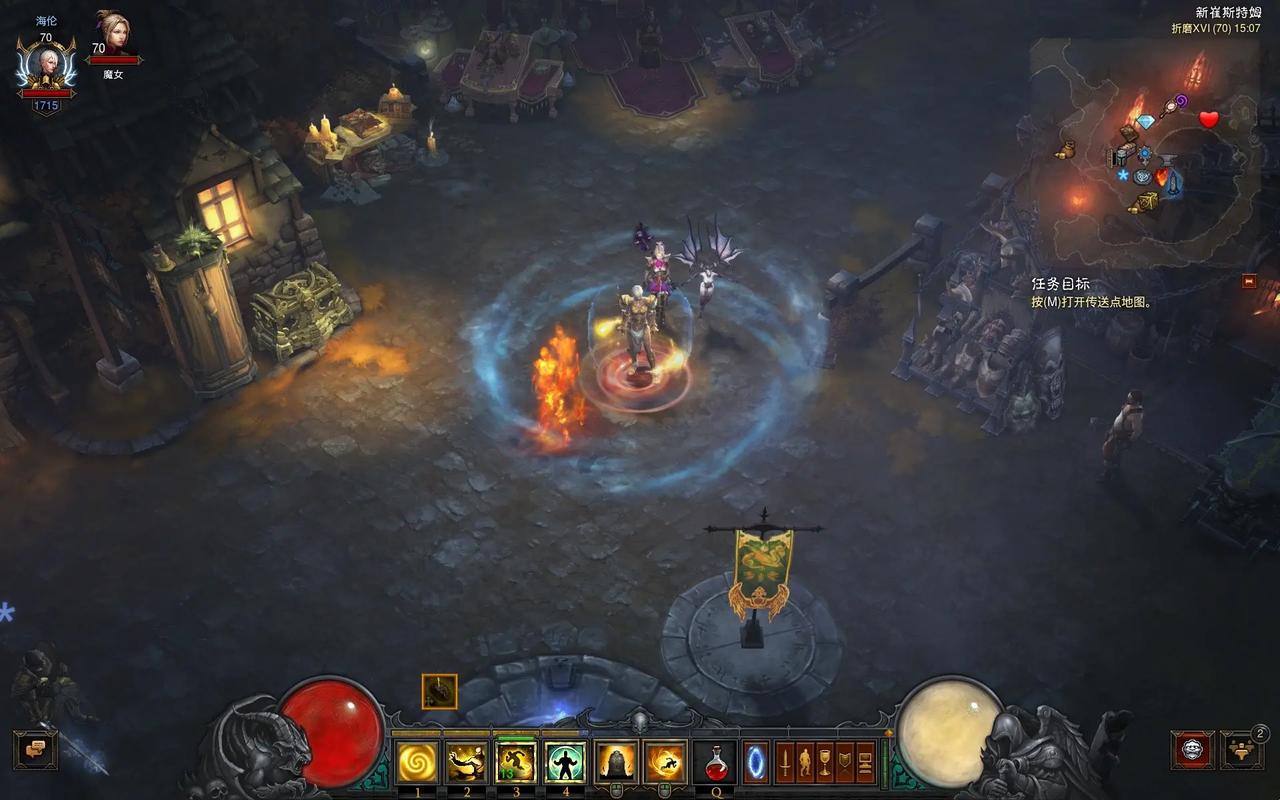Drink the red health potion
The width and height of the screenshot is (1280, 800).
coord(715,763)
